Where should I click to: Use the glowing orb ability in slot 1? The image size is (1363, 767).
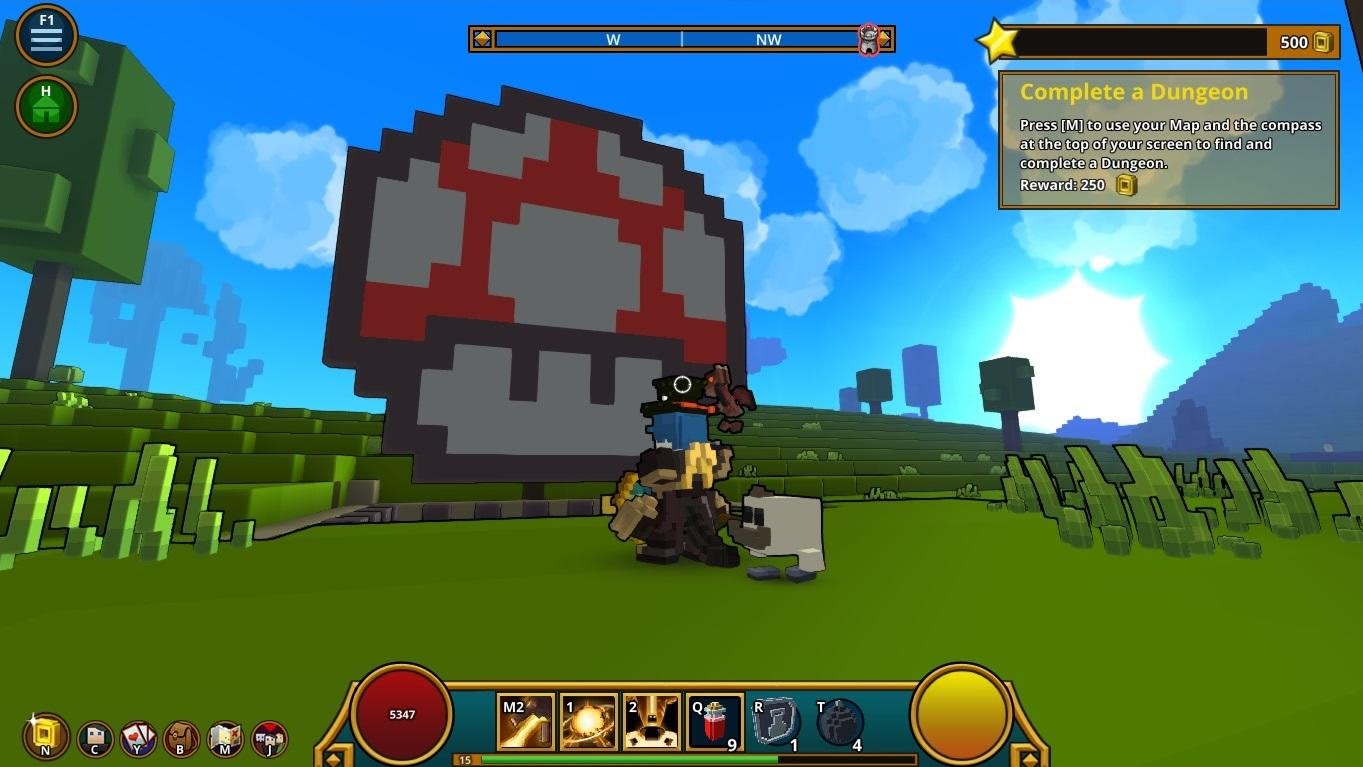pyautogui.click(x=588, y=722)
